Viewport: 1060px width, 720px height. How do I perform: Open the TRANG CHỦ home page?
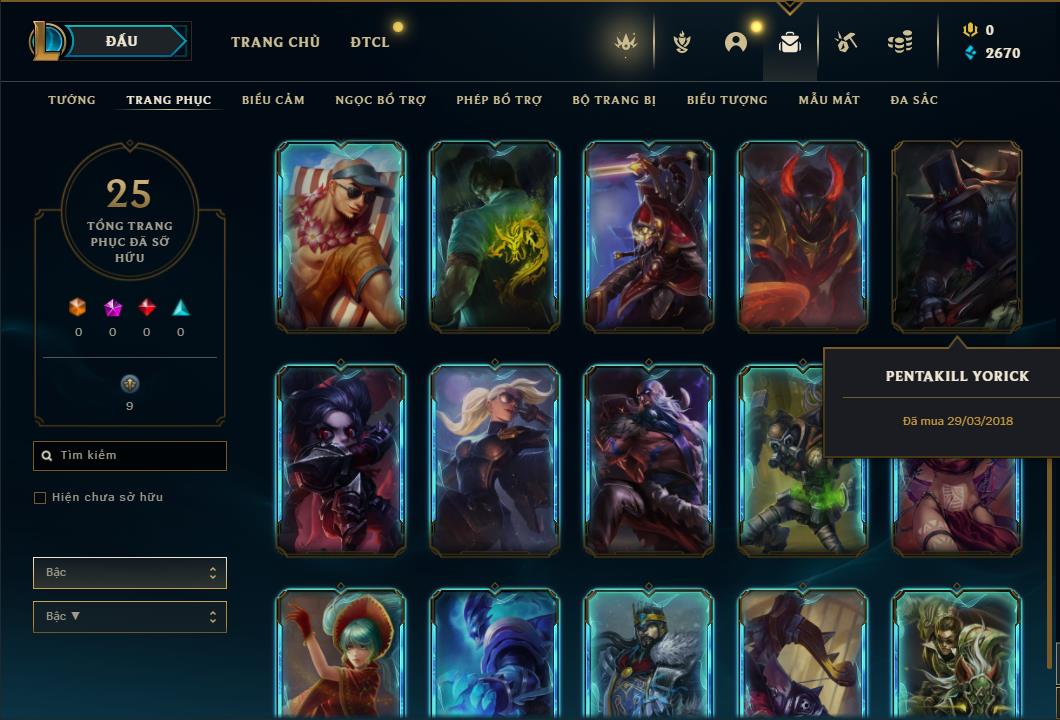[275, 42]
